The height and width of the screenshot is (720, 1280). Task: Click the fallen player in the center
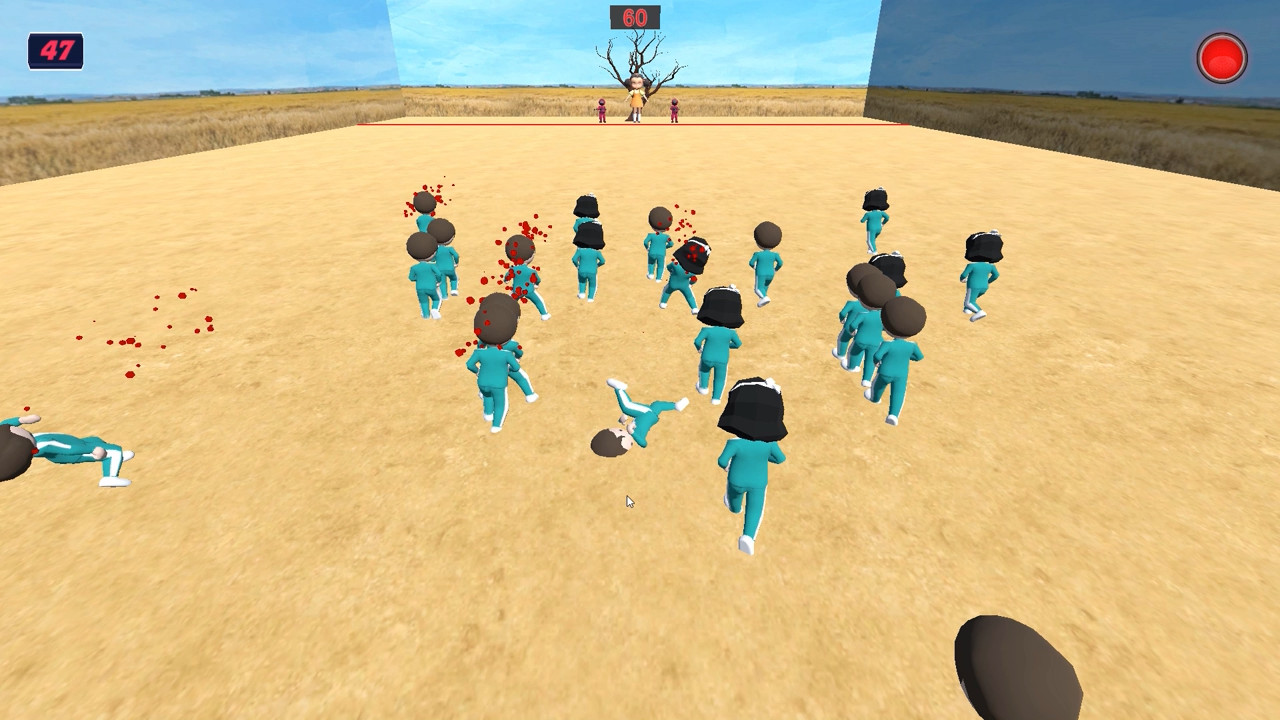[638, 420]
